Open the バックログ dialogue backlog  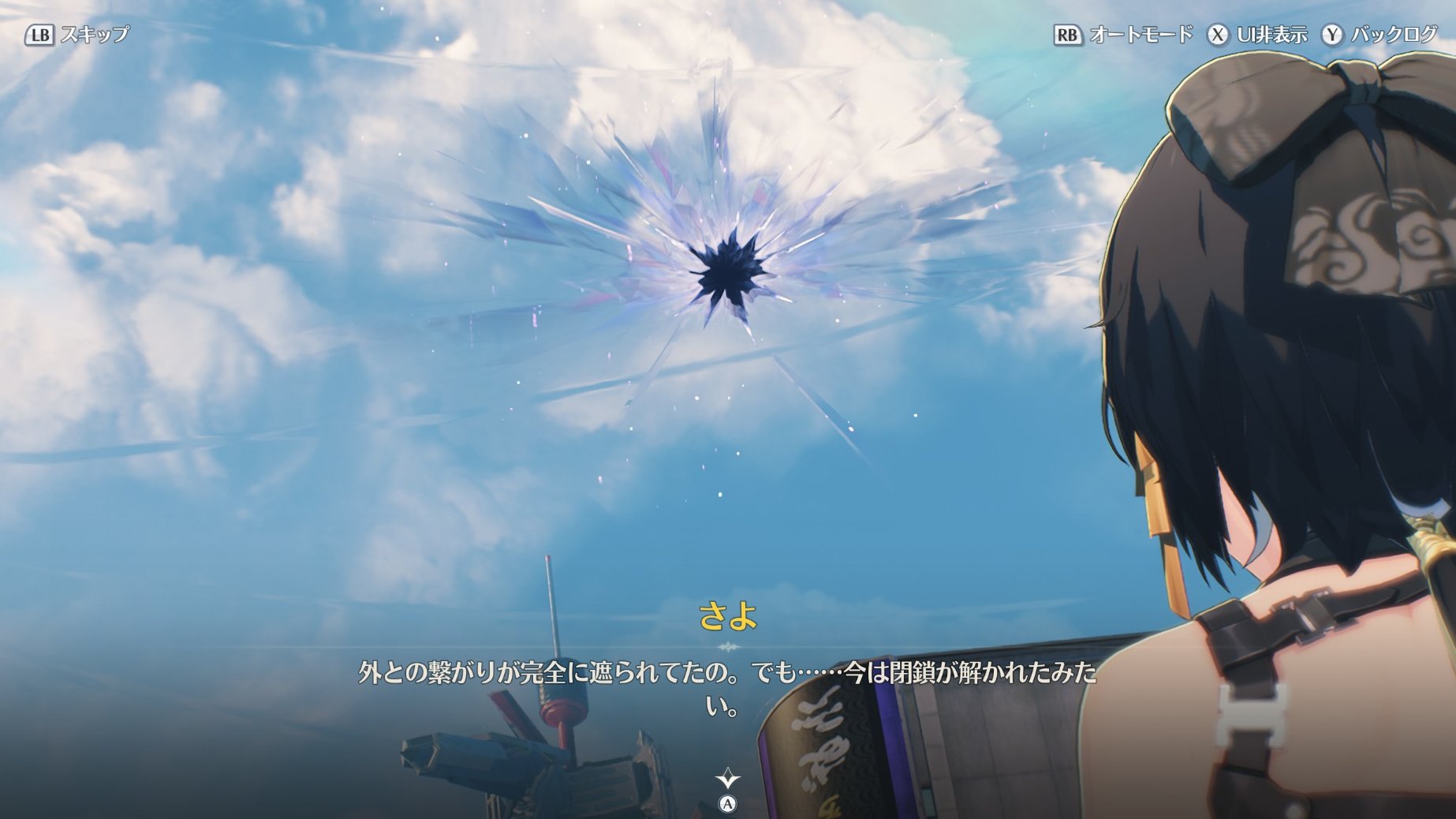click(x=1379, y=35)
